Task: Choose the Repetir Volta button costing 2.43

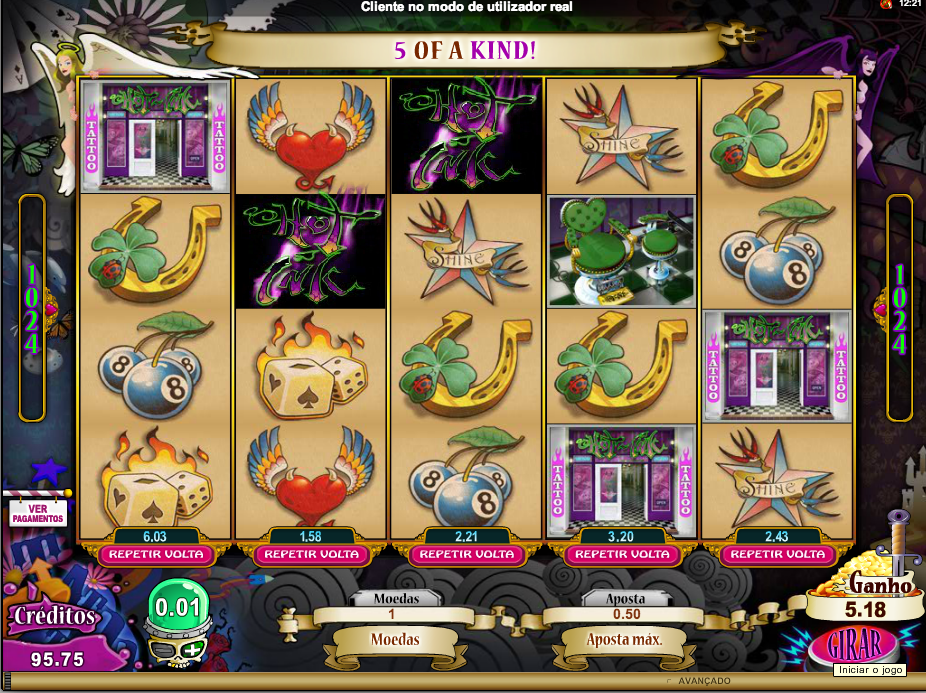Action: point(779,554)
